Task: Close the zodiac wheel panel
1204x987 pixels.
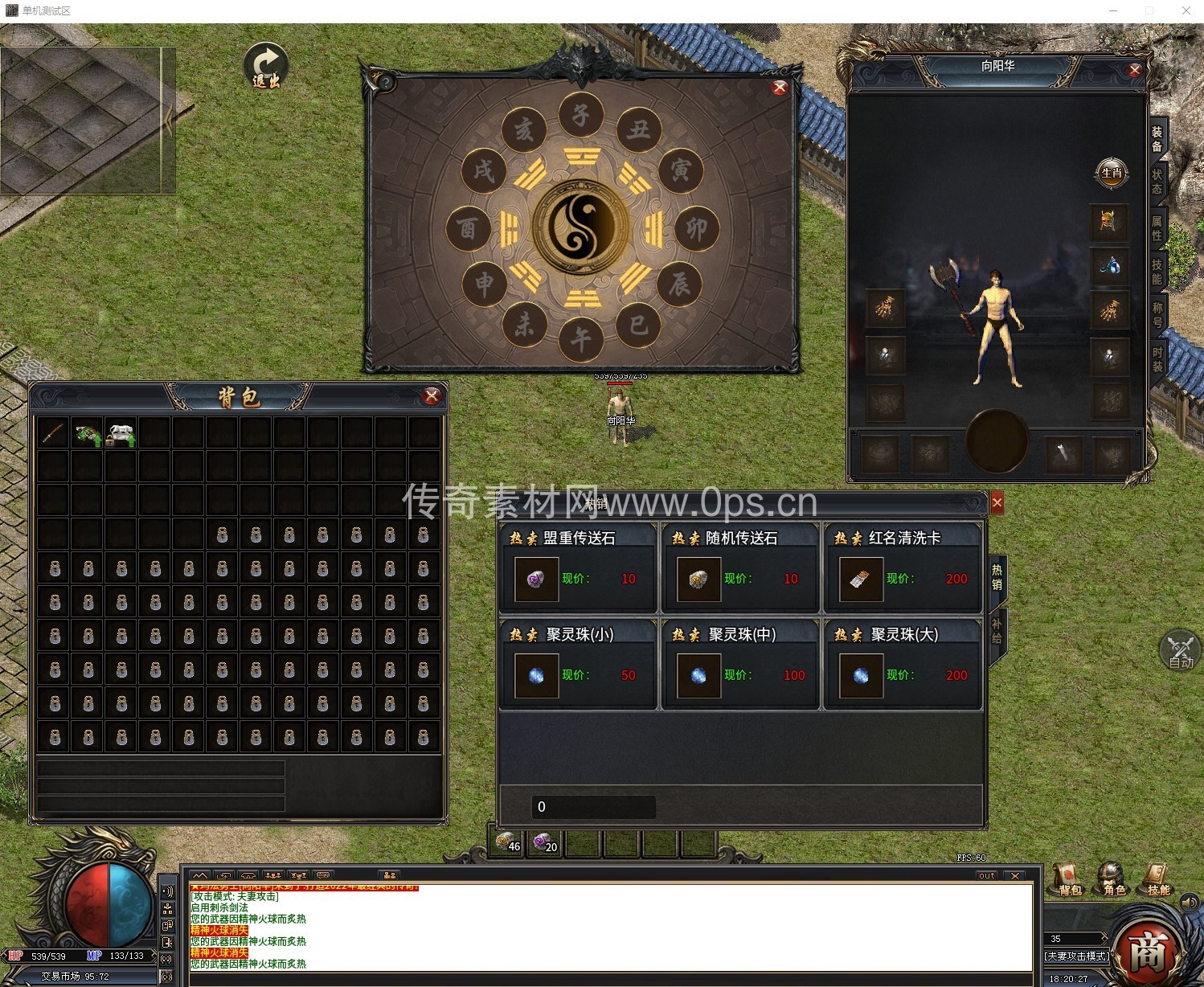Action: 779,88
